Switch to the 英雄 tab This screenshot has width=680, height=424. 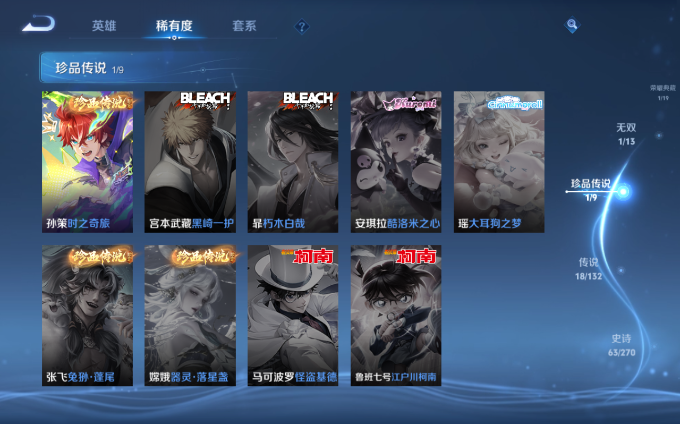coord(104,26)
